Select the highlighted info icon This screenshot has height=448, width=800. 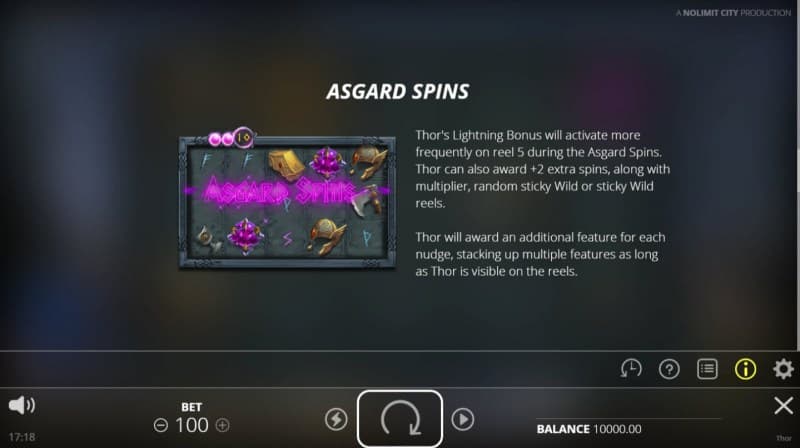[746, 368]
